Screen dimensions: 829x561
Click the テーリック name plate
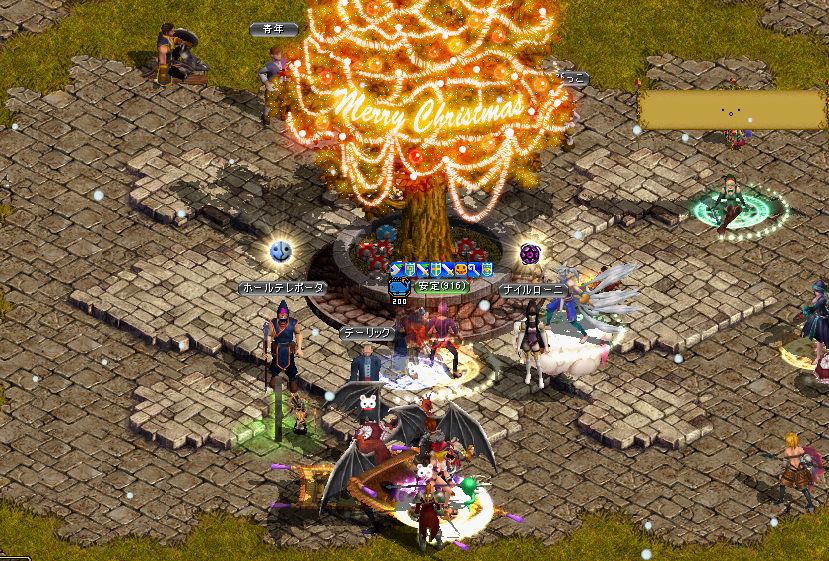[x=366, y=334]
